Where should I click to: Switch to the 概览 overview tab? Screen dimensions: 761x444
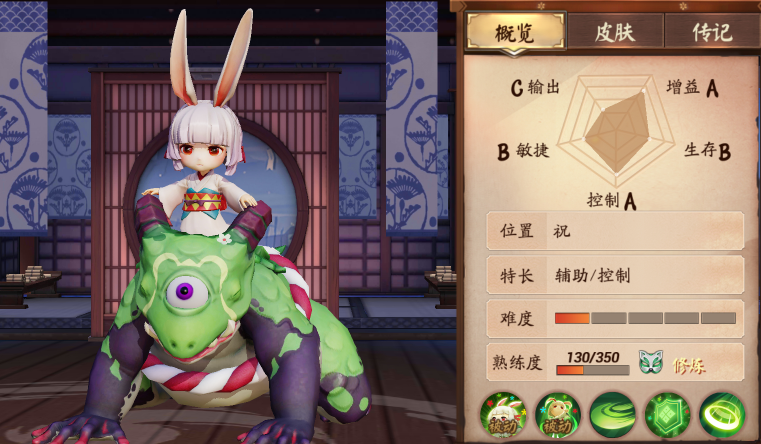[x=515, y=31]
